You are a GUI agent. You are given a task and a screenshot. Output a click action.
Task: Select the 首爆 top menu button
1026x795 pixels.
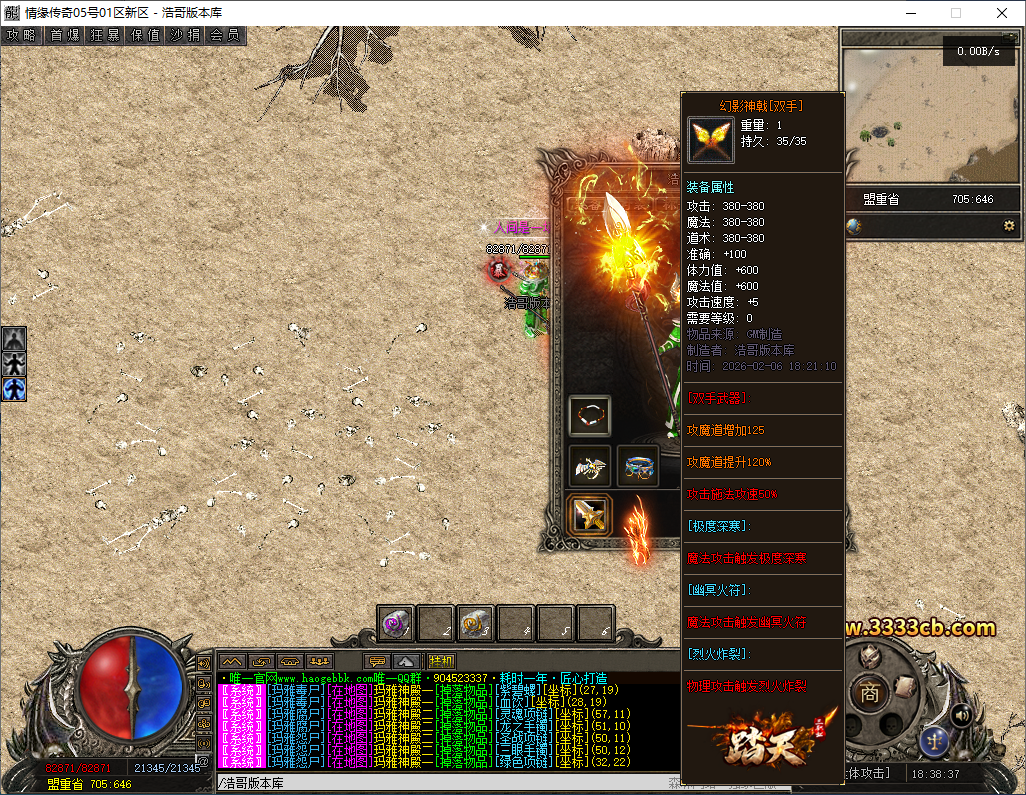click(65, 35)
